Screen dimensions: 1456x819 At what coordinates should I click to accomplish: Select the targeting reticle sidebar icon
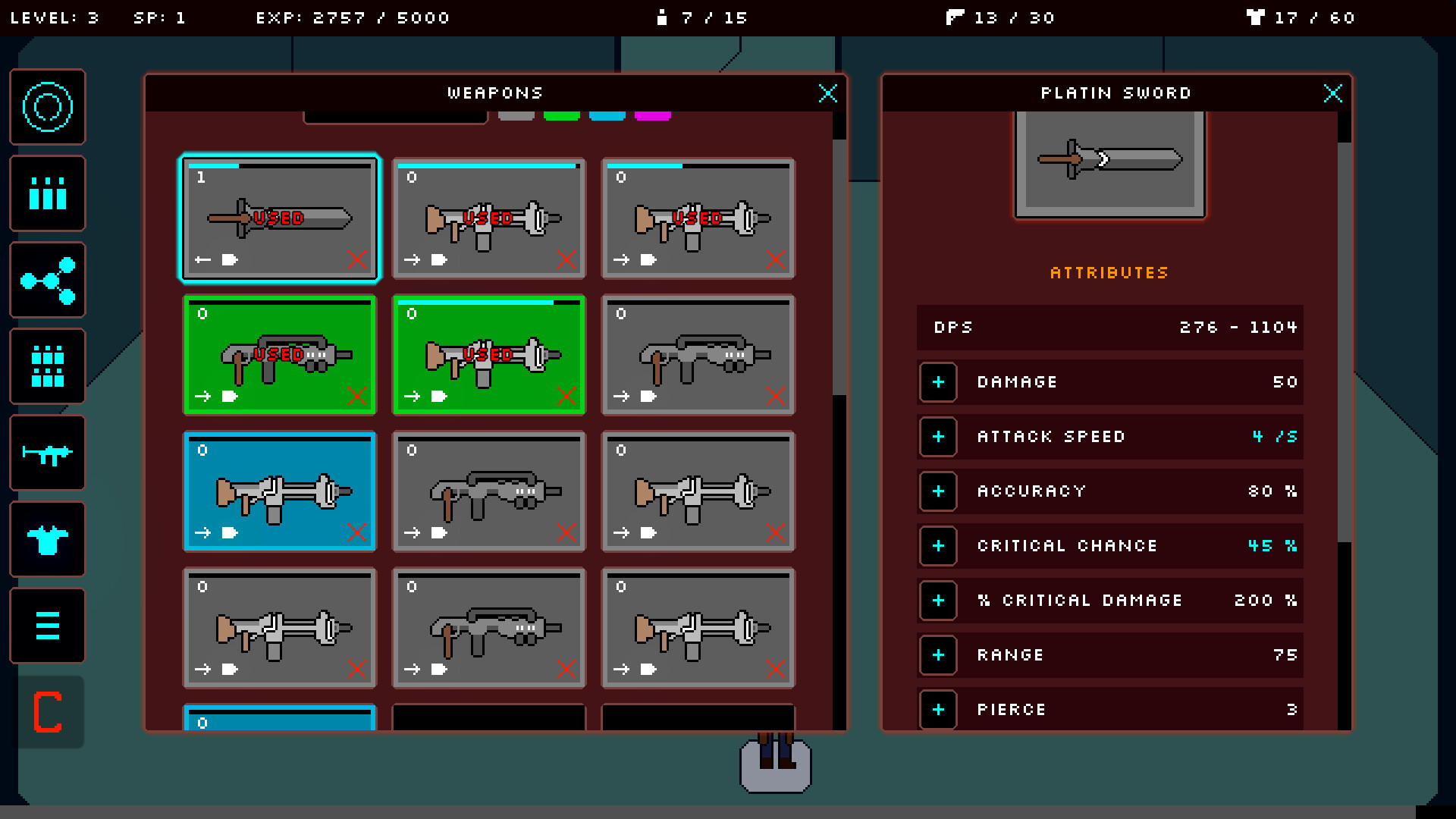click(47, 107)
